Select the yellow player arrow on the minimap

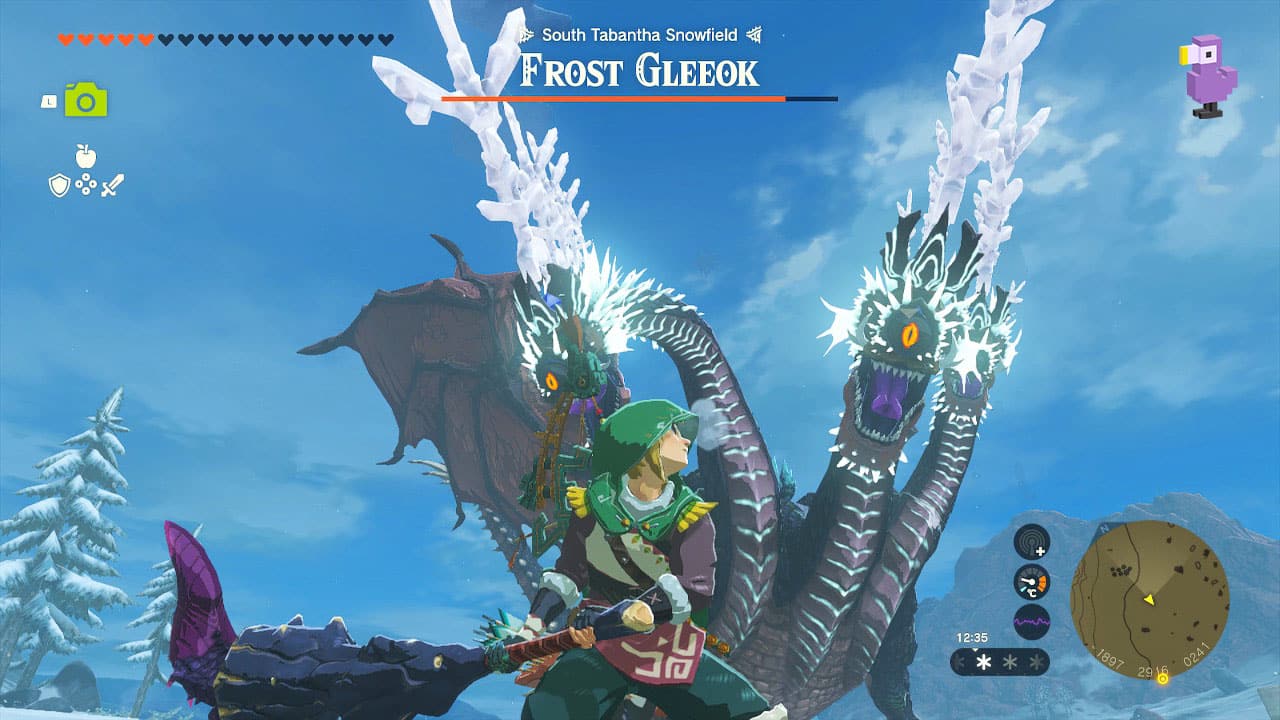[1149, 600]
